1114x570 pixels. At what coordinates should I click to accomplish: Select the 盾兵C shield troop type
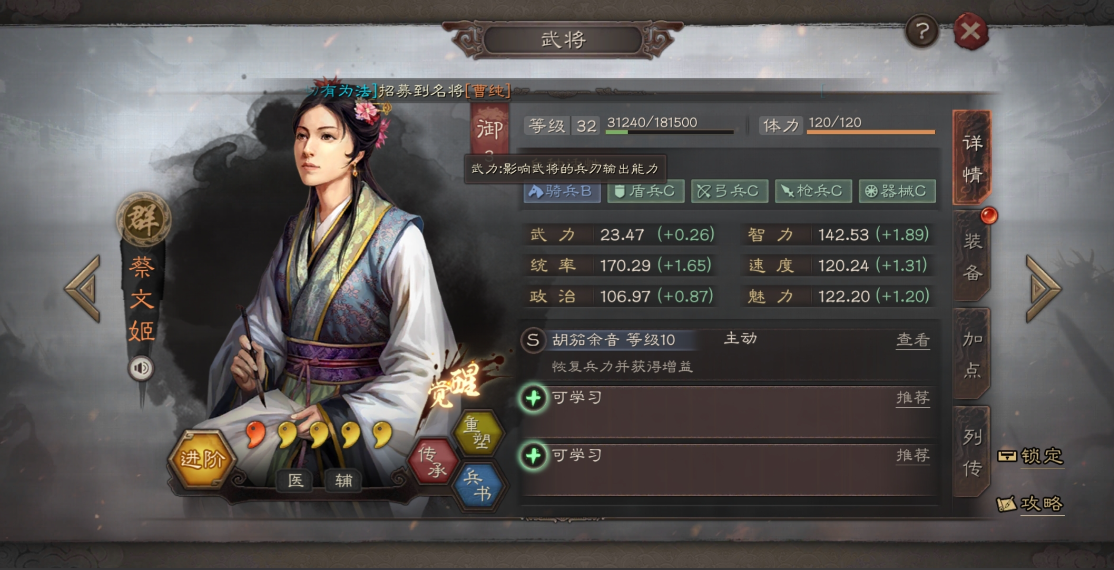[x=646, y=191]
